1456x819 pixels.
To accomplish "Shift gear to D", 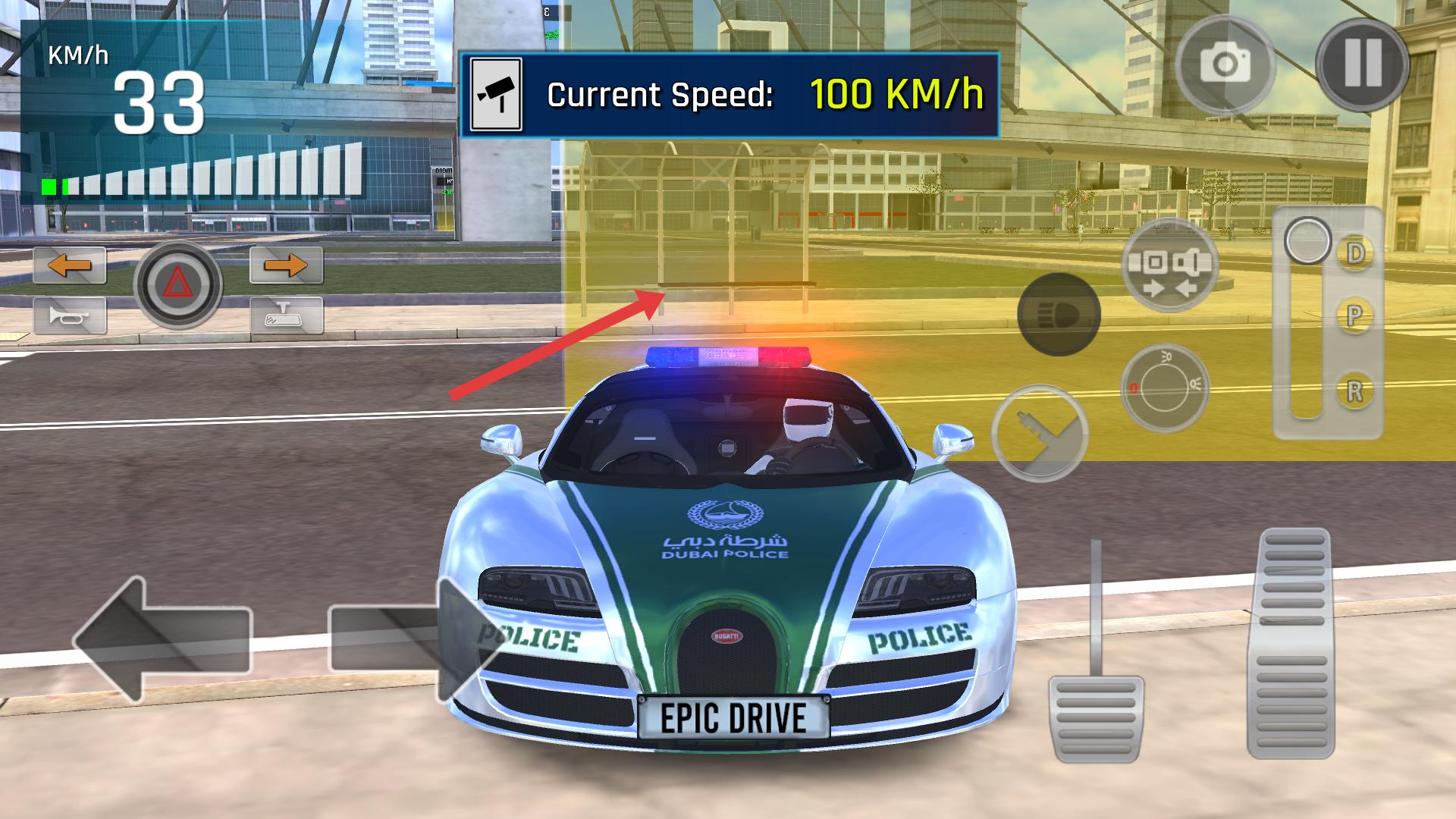I will point(1354,253).
